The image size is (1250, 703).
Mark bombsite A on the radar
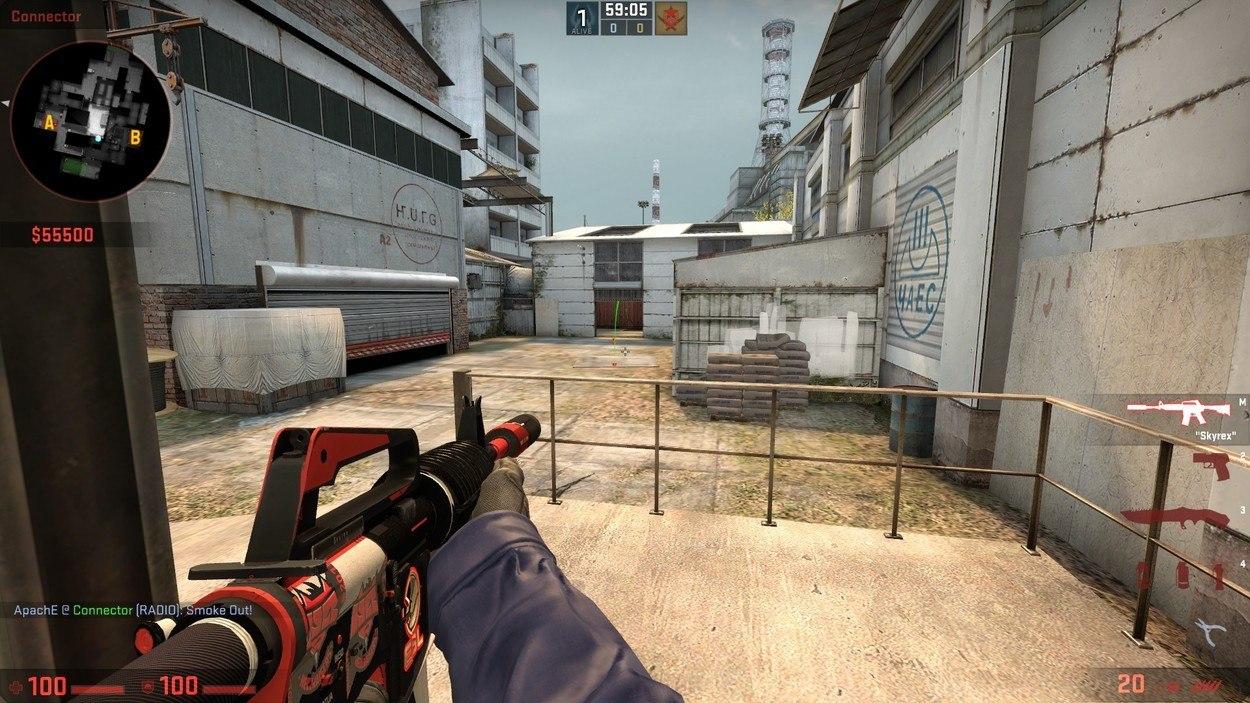coord(48,122)
